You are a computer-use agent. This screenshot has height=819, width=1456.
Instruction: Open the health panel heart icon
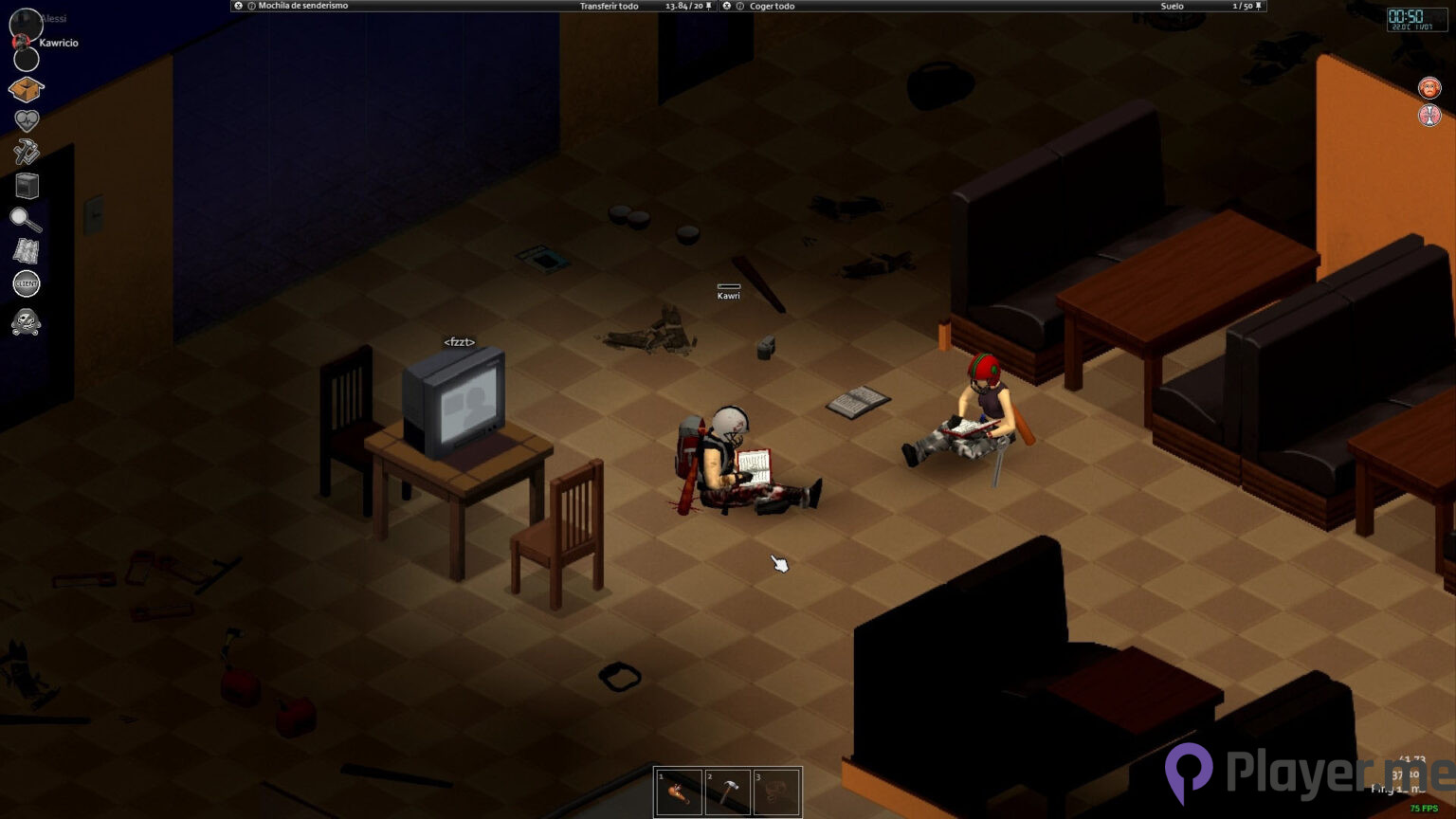click(27, 120)
